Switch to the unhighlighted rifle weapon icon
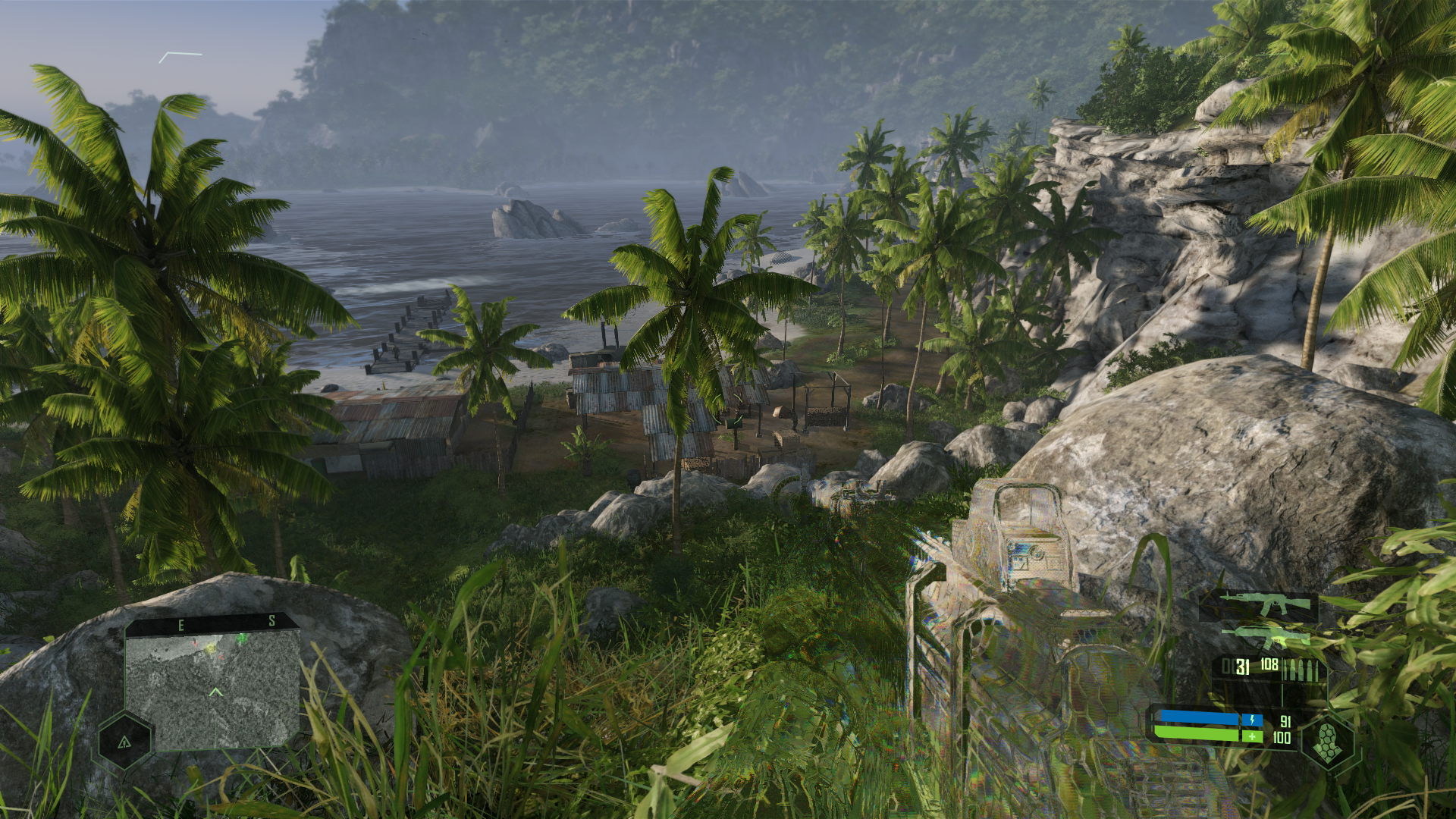This screenshot has height=819, width=1456. [1266, 637]
